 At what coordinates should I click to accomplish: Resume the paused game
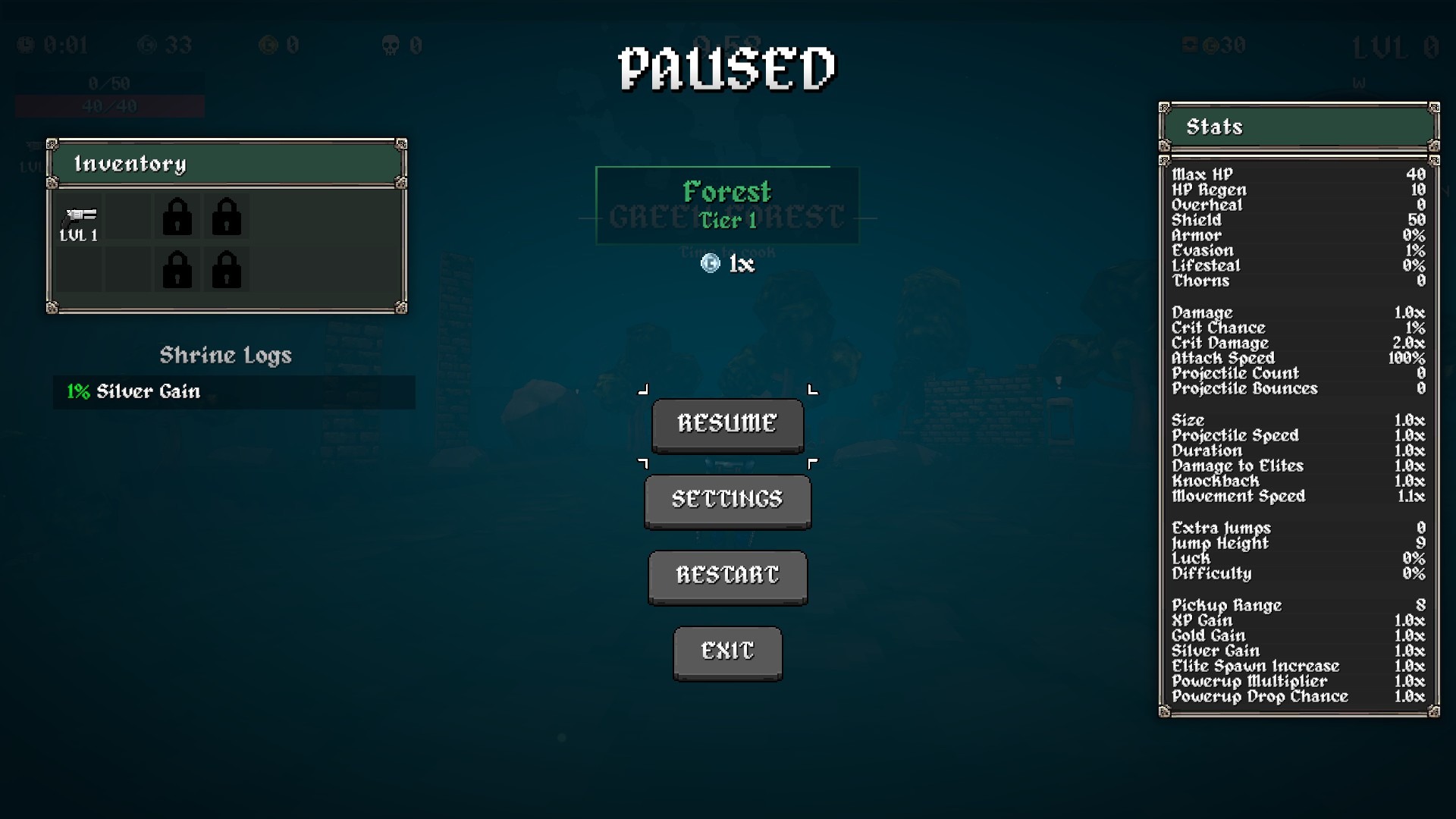point(727,424)
